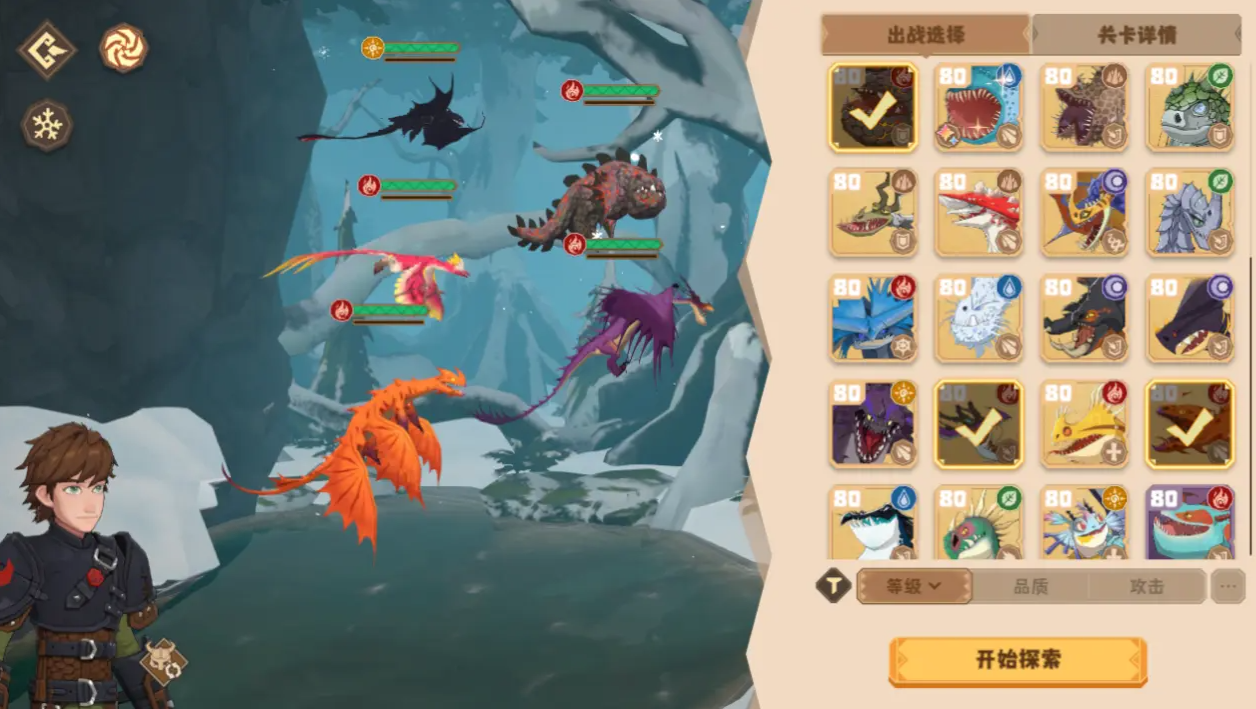Click the filter funnel icon
Screen dimensions: 1256x709
pos(833,586)
